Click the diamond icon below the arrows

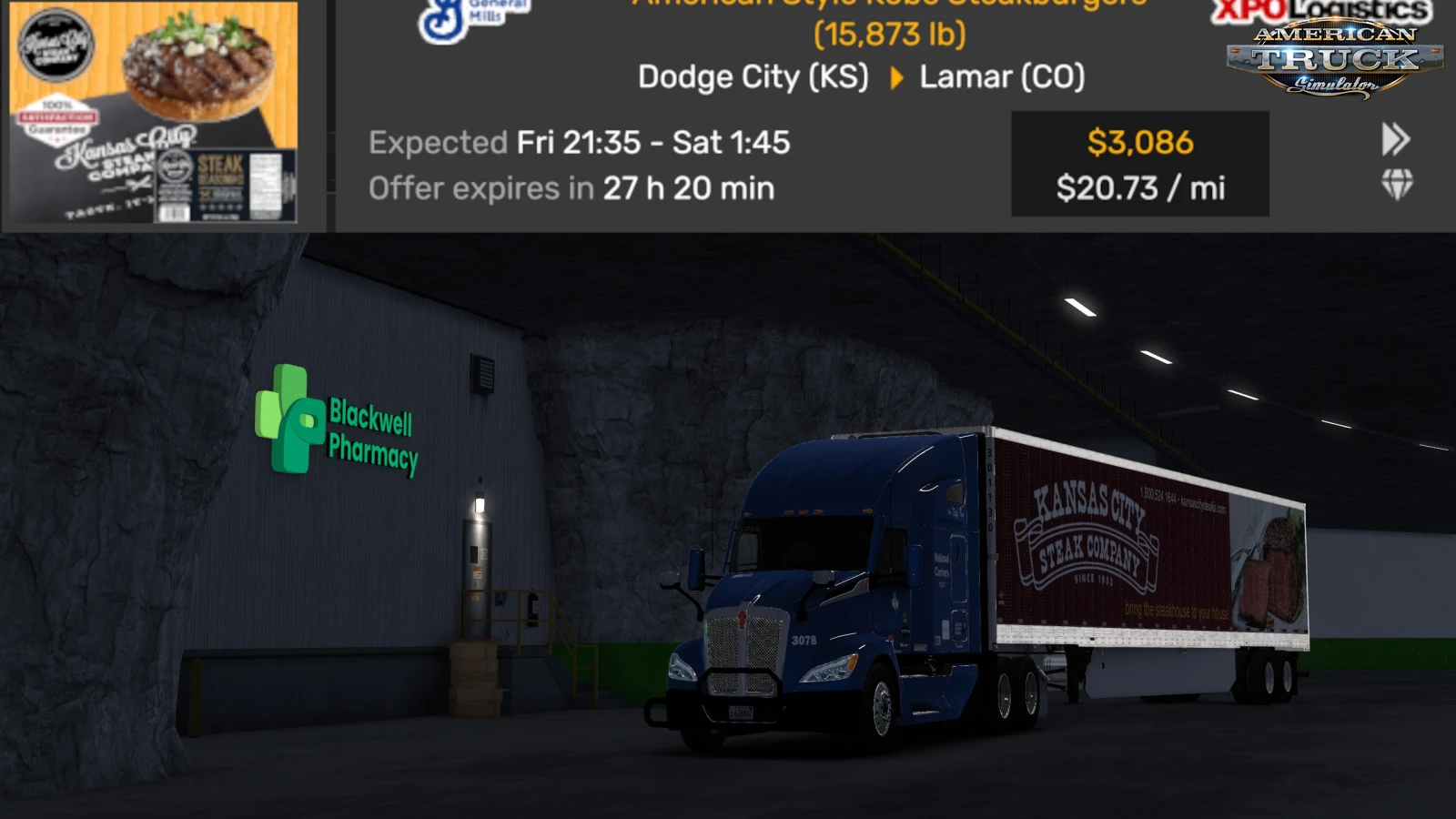pos(1397,184)
